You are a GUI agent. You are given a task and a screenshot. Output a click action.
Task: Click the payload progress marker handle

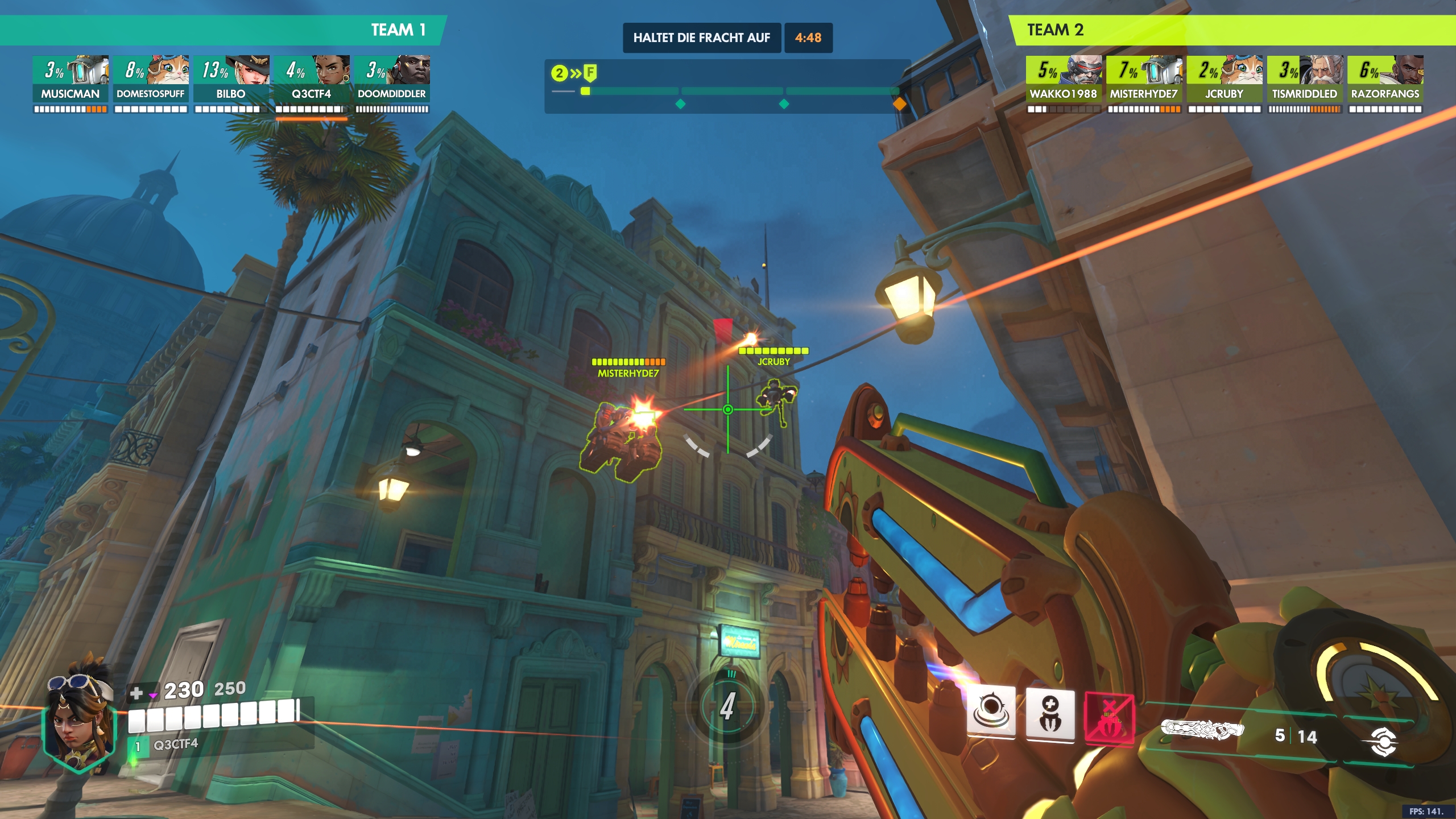click(x=586, y=90)
